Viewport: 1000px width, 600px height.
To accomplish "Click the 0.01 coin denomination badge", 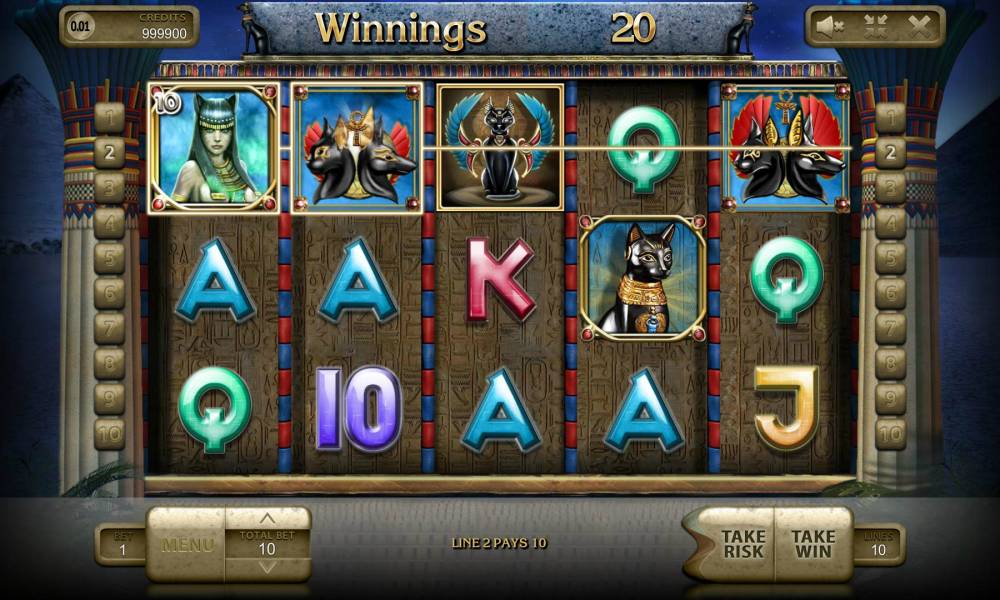I will (x=78, y=27).
